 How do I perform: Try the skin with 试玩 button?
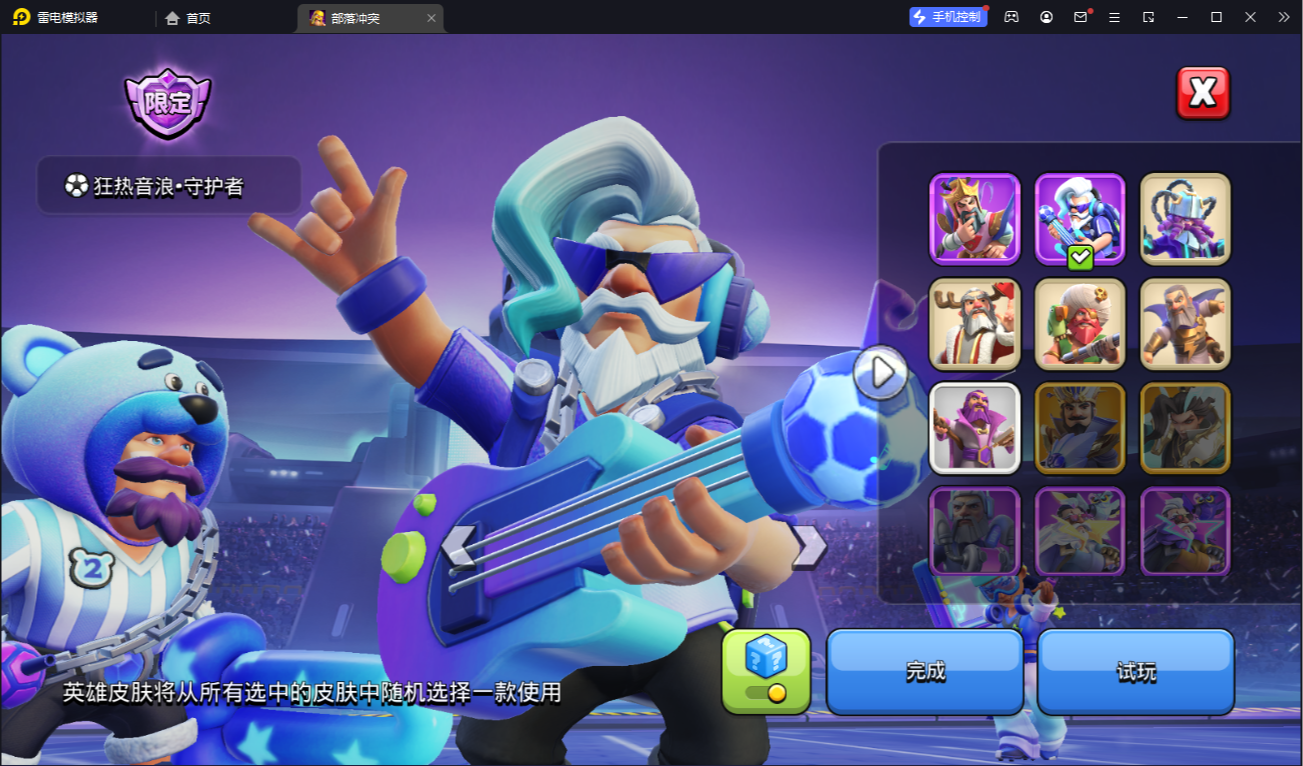pos(1136,671)
